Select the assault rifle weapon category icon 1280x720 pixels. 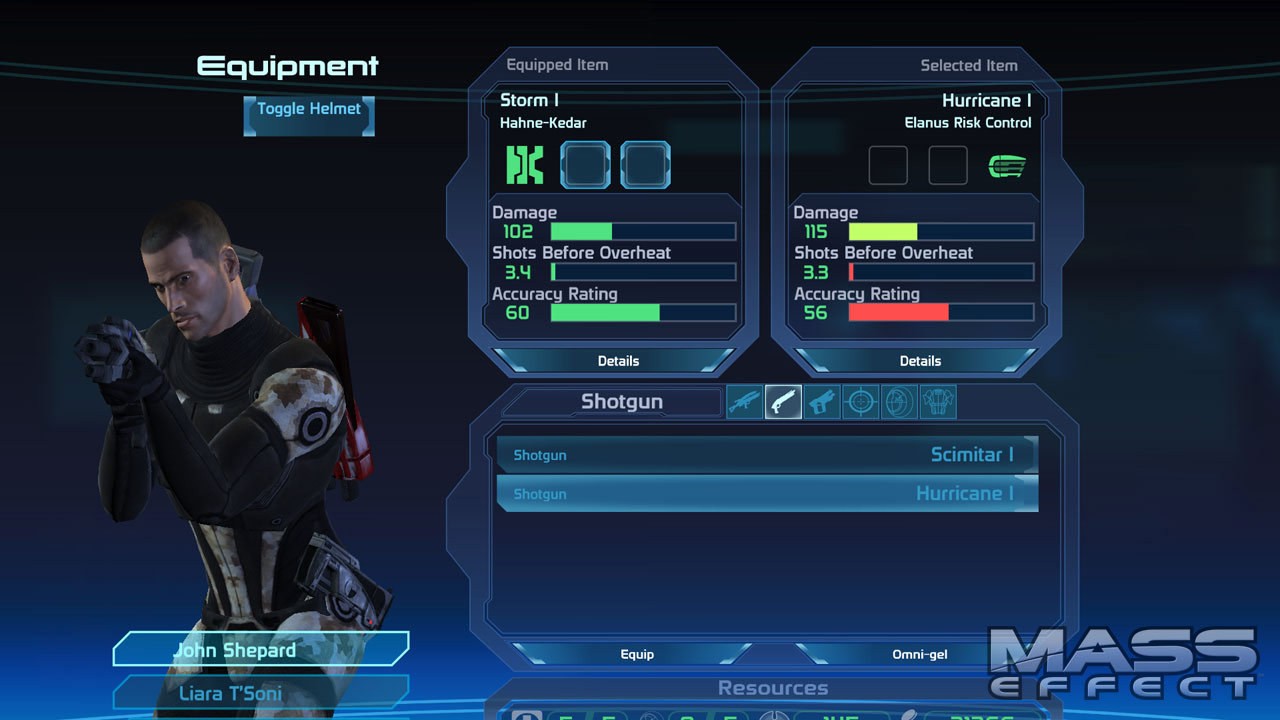pyautogui.click(x=745, y=401)
